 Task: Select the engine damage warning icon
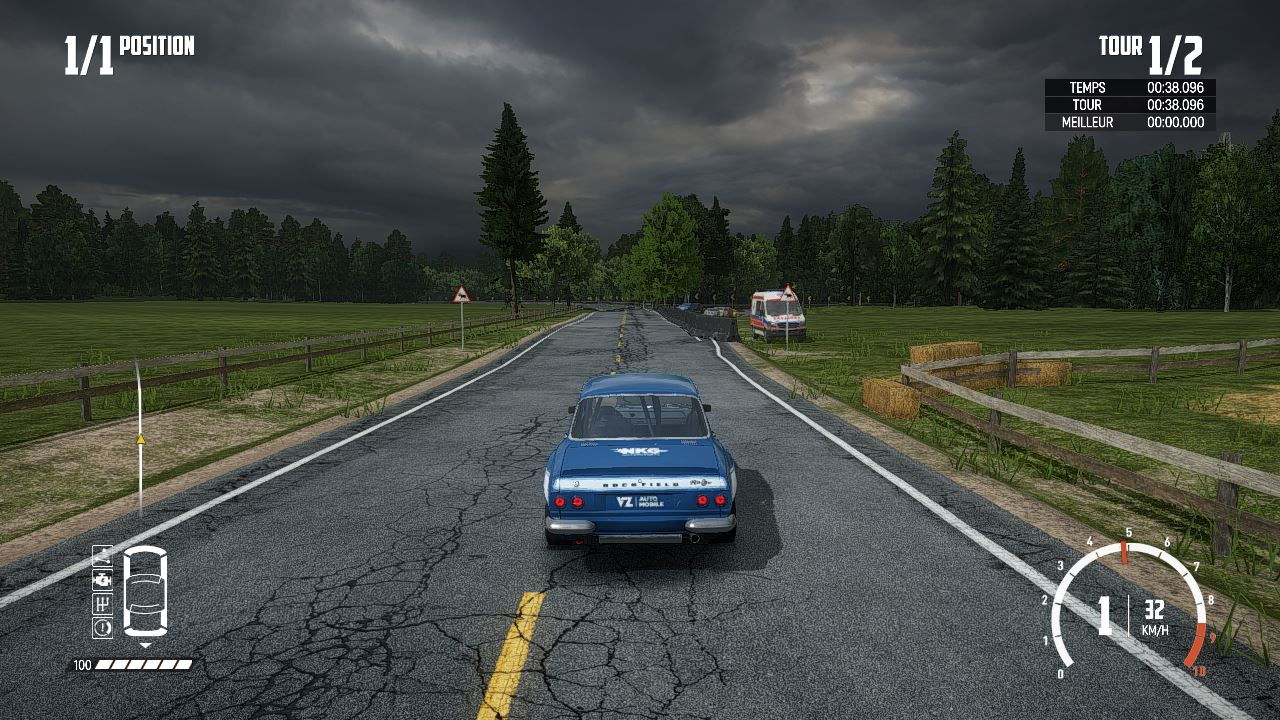click(102, 580)
